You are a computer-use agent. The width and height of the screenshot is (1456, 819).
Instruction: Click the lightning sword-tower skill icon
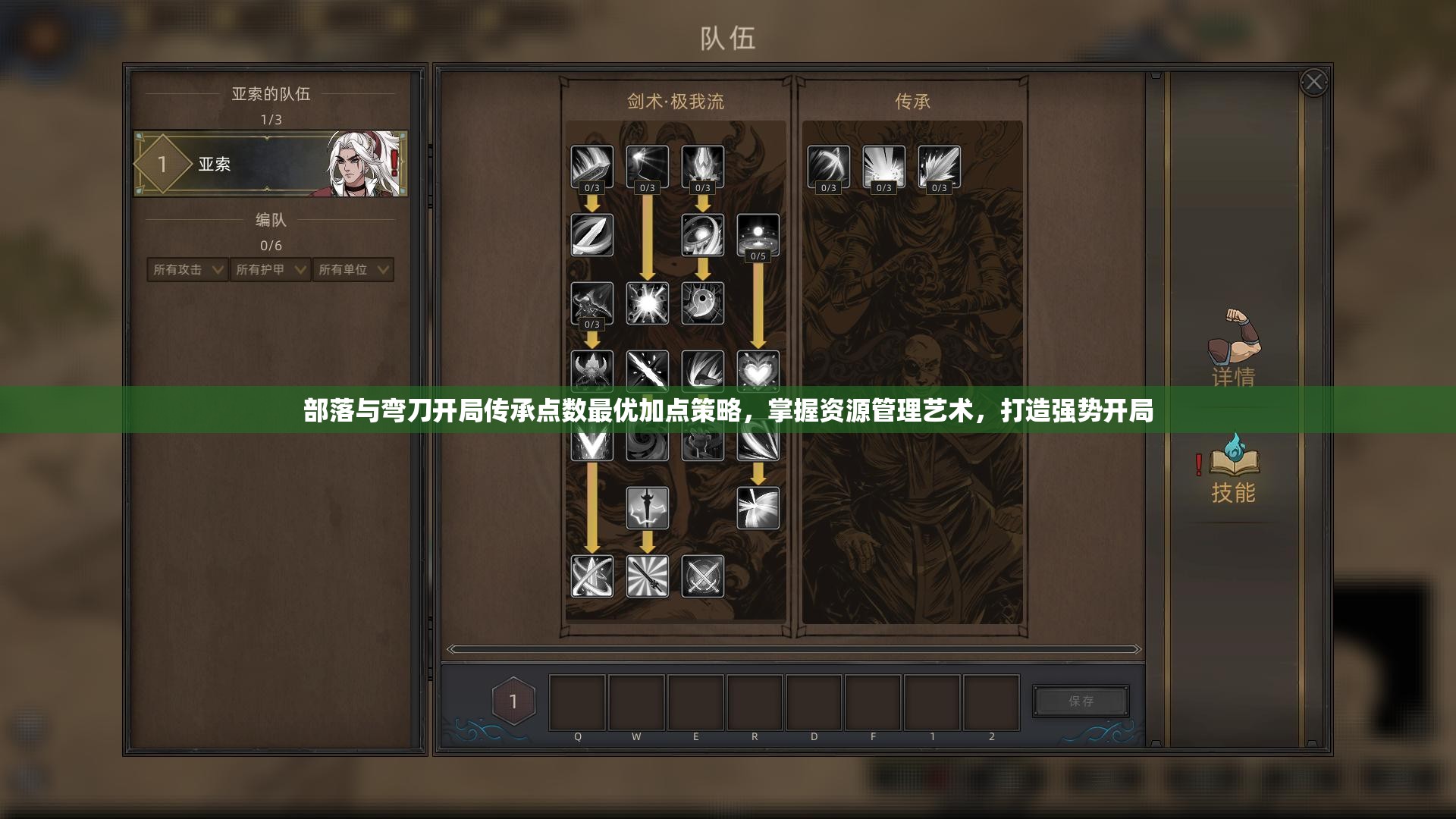pyautogui.click(x=647, y=509)
